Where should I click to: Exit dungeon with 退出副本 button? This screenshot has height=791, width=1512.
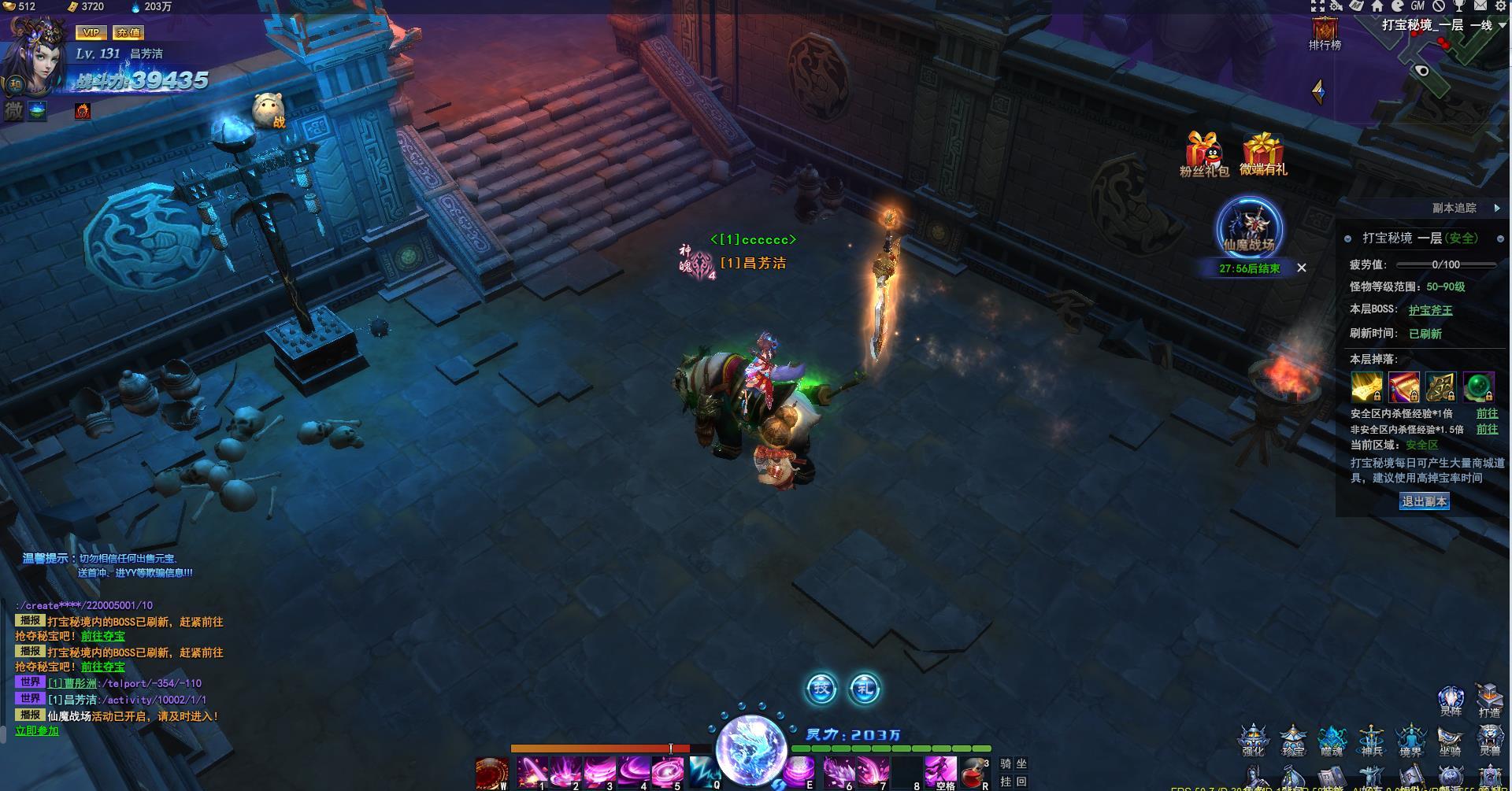point(1424,501)
